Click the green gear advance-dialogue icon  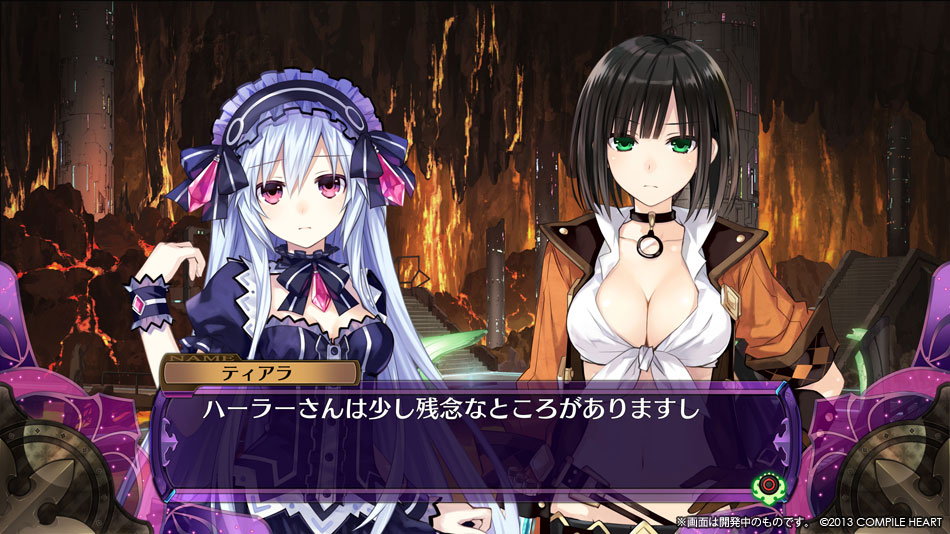[767, 484]
